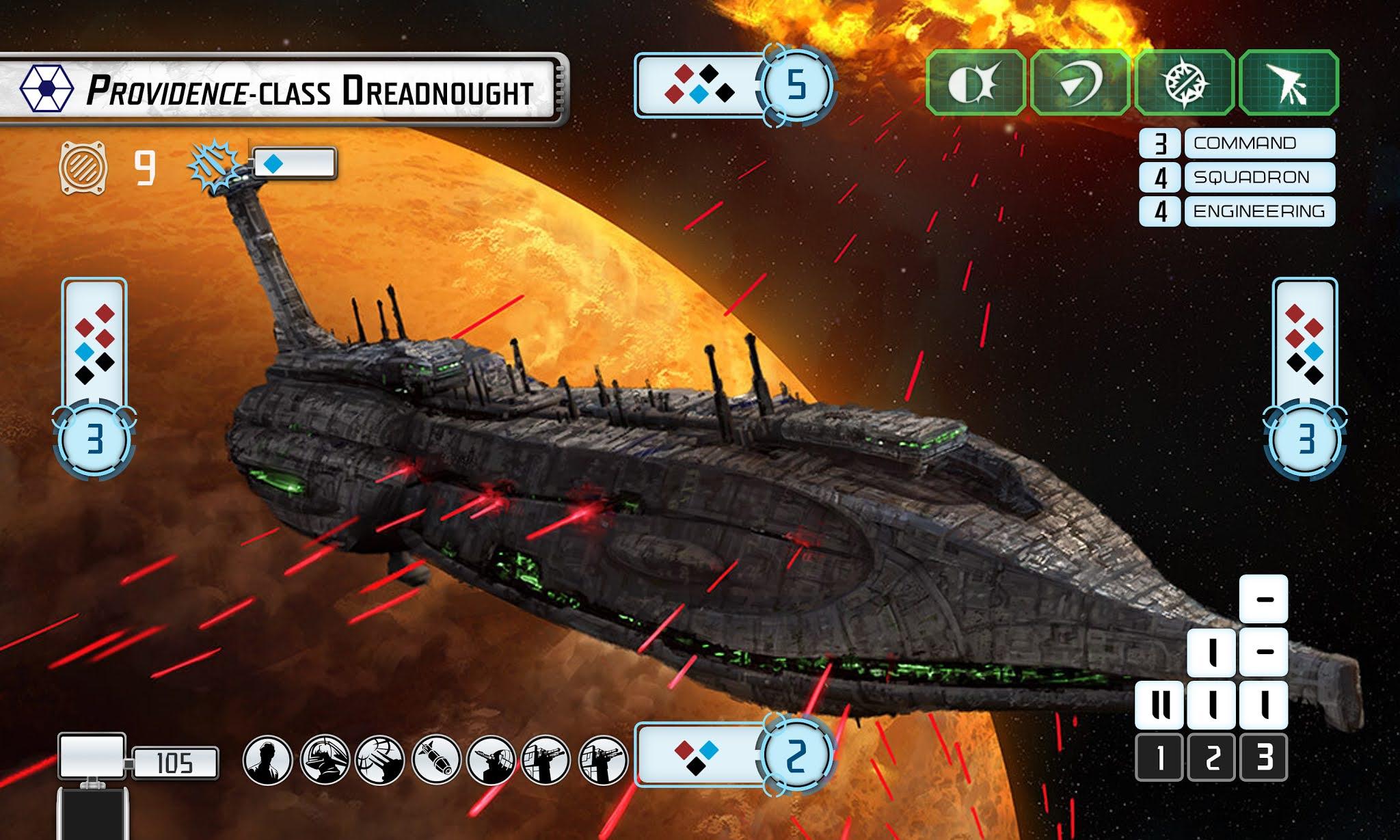Select the Redirect defense token

pyautogui.click(x=1079, y=83)
